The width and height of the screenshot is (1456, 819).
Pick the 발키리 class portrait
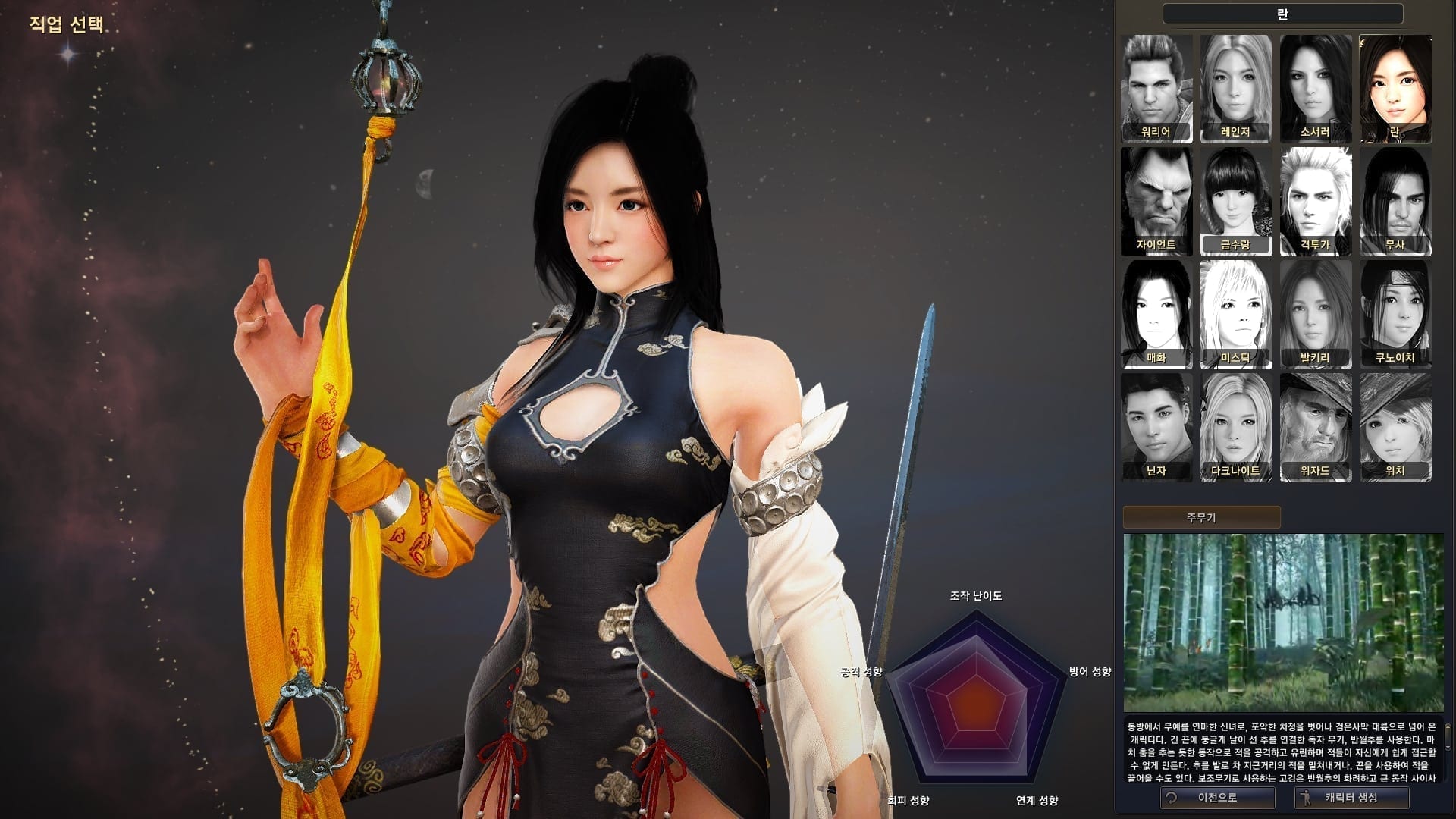tap(1316, 314)
